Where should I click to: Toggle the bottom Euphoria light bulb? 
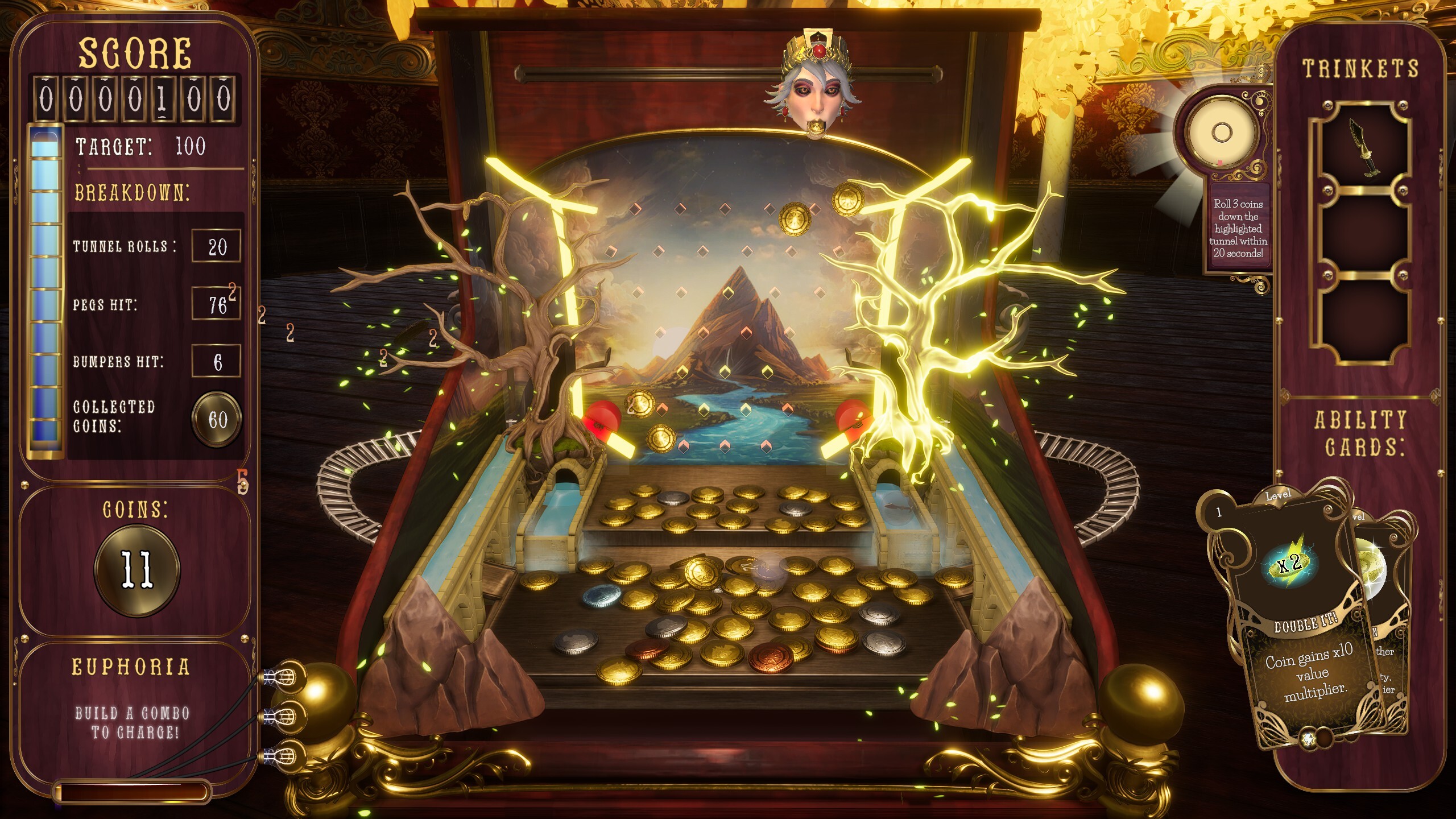(x=286, y=758)
